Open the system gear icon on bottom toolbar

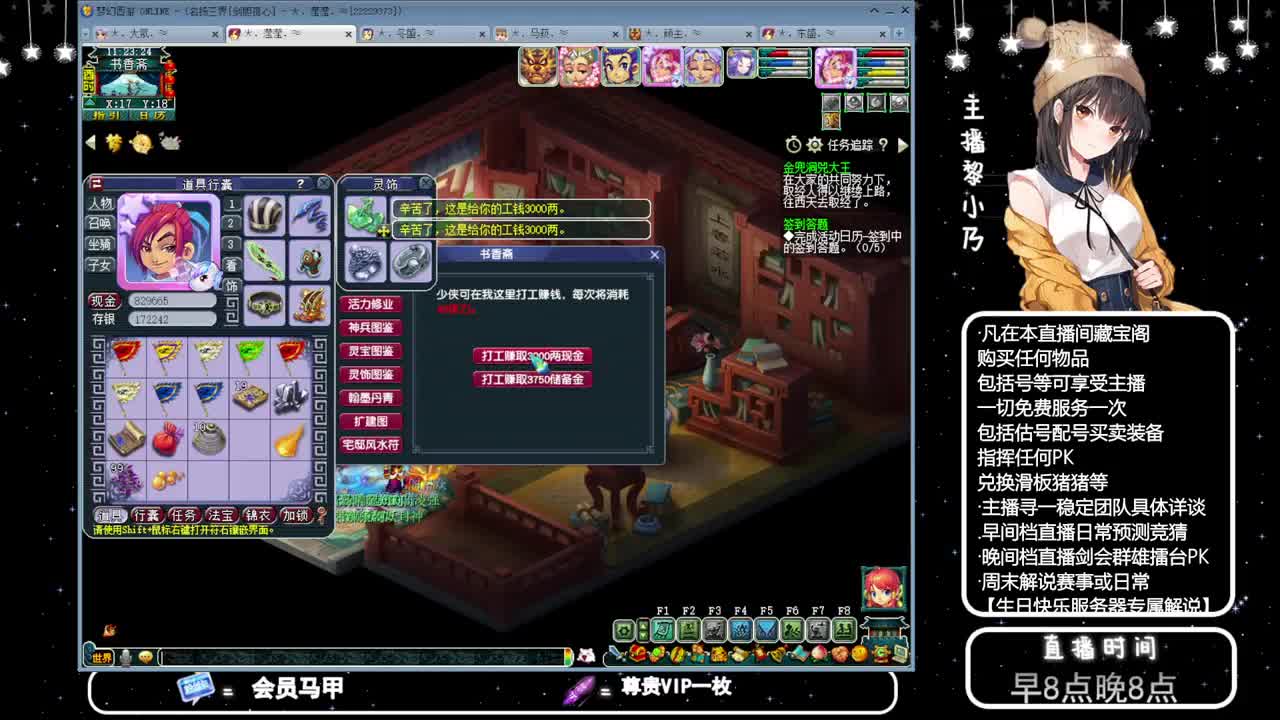click(x=625, y=630)
